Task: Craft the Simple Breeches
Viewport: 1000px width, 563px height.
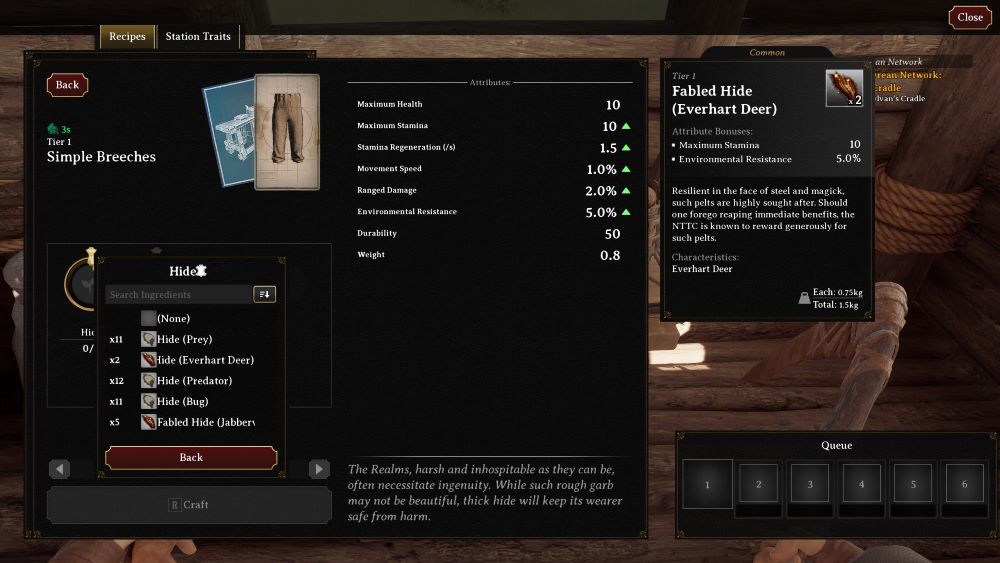Action: click(x=189, y=505)
